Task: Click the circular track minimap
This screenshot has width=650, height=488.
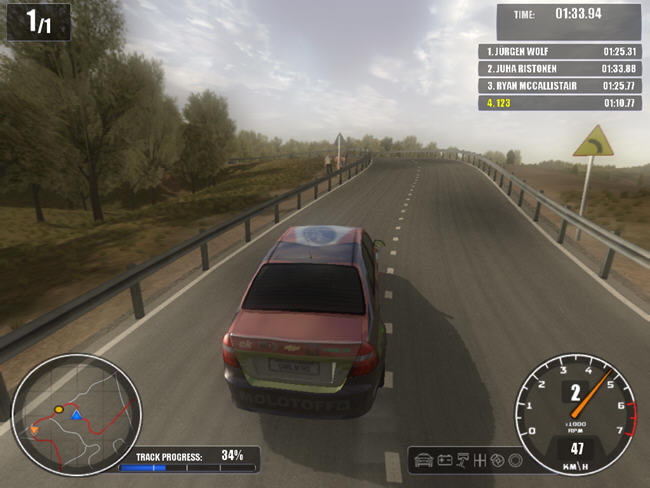Action: coord(76,413)
